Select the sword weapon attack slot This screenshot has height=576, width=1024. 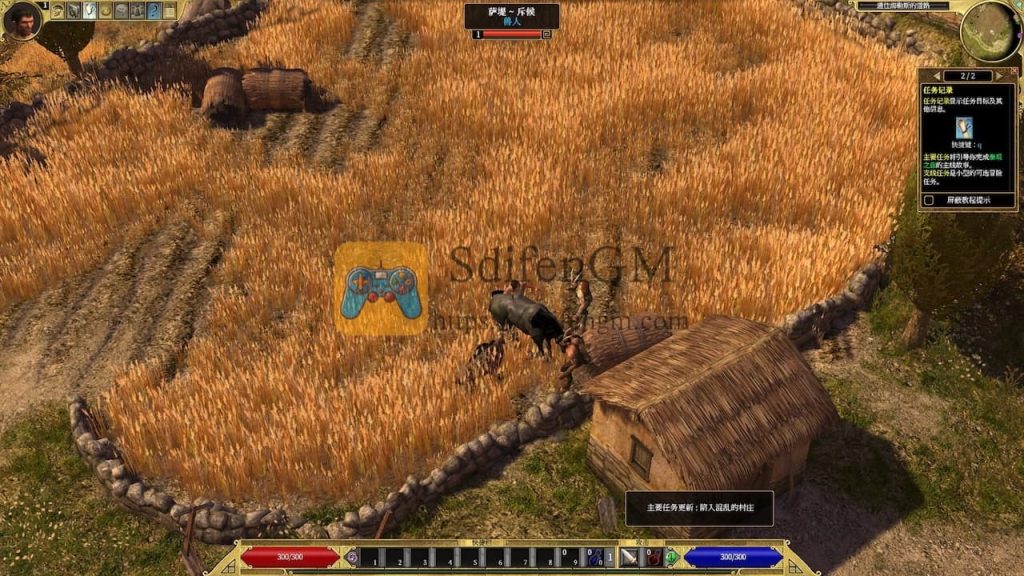tap(629, 557)
